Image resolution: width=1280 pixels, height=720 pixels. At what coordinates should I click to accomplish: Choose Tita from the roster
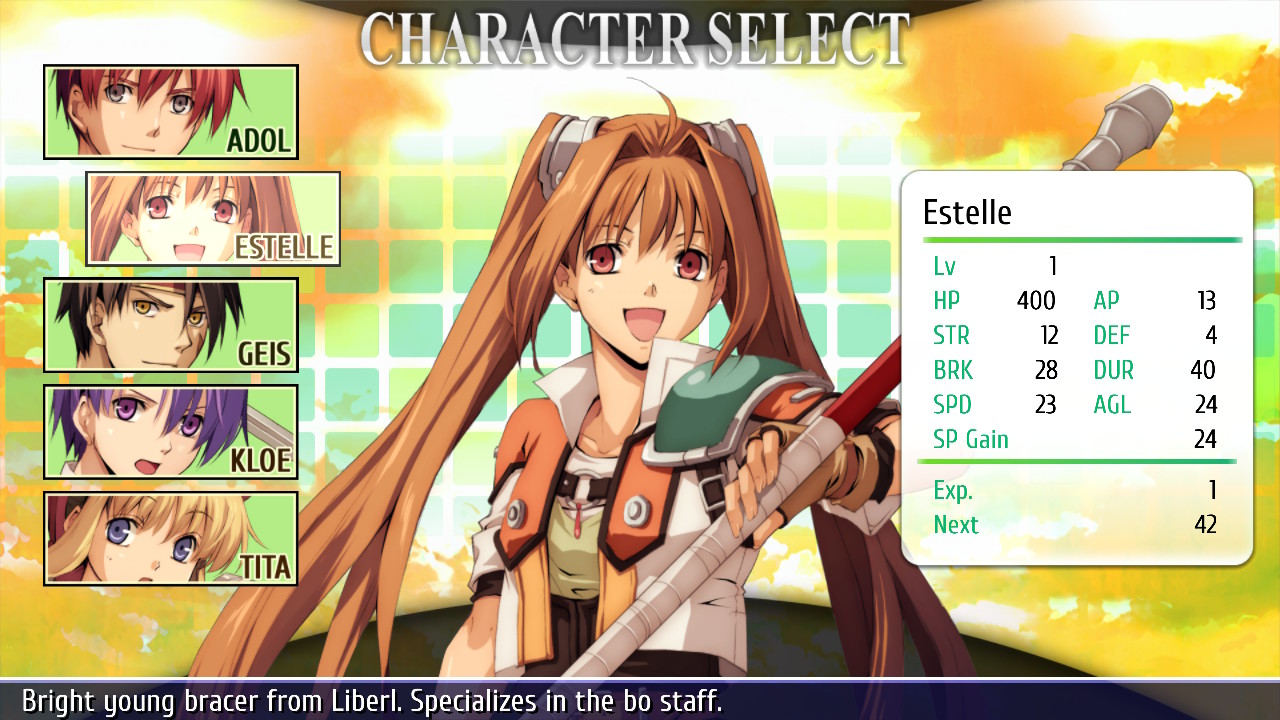tap(170, 538)
